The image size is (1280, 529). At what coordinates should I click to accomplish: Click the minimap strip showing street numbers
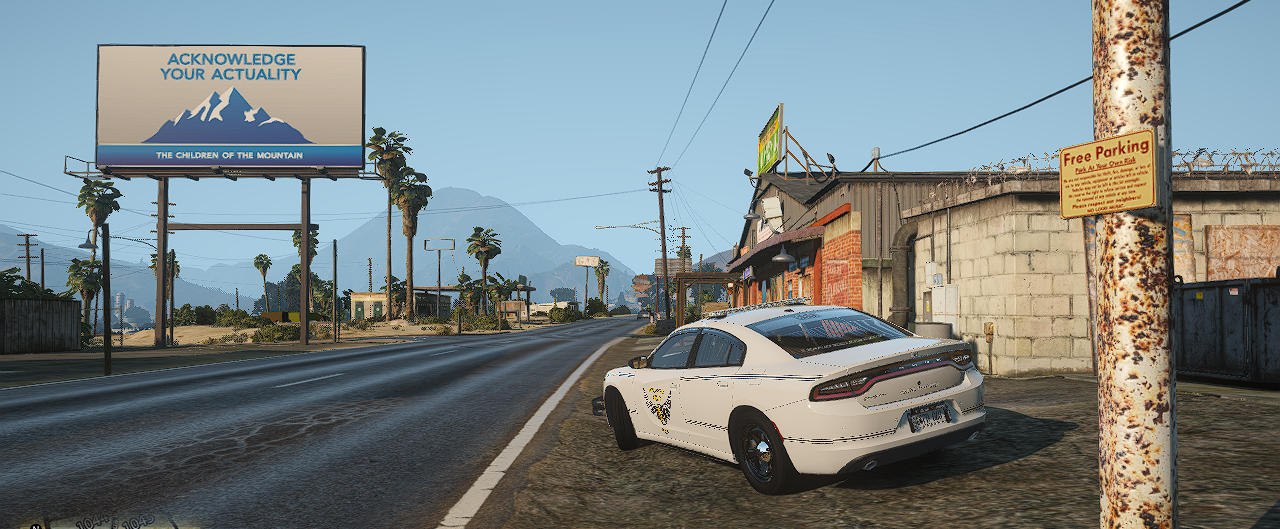coord(98,522)
